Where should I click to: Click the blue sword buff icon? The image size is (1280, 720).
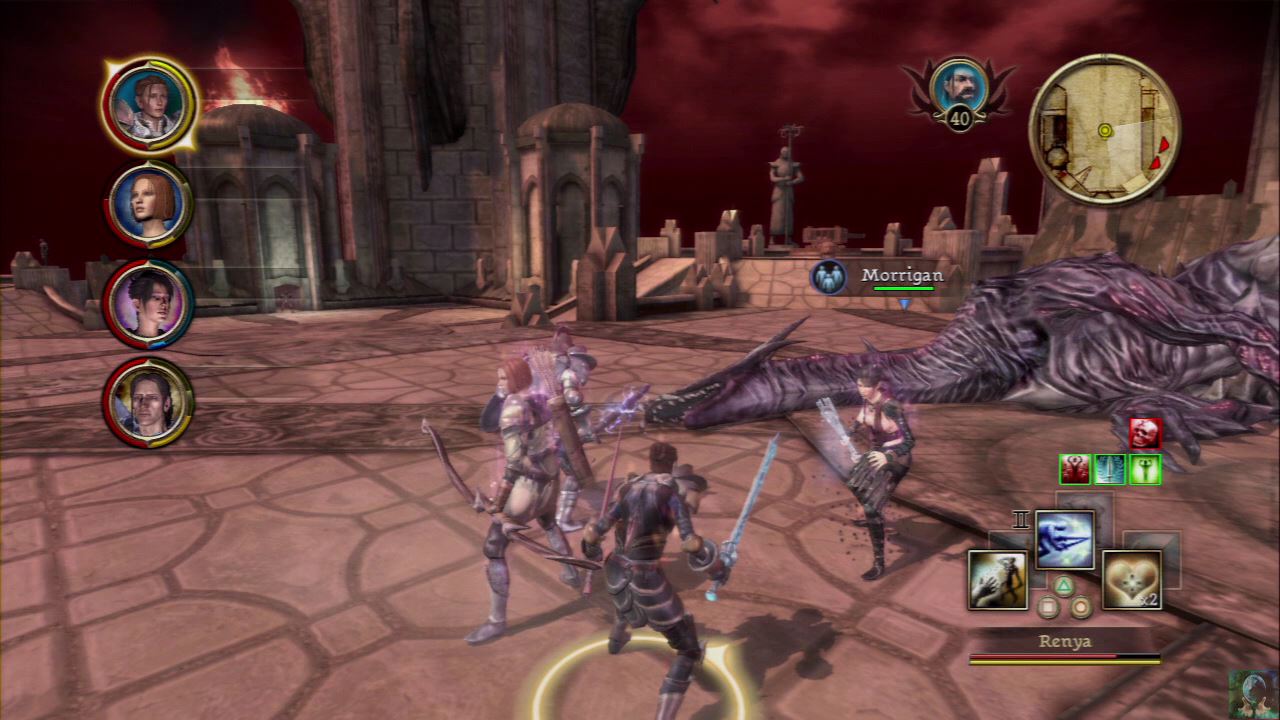point(1110,469)
